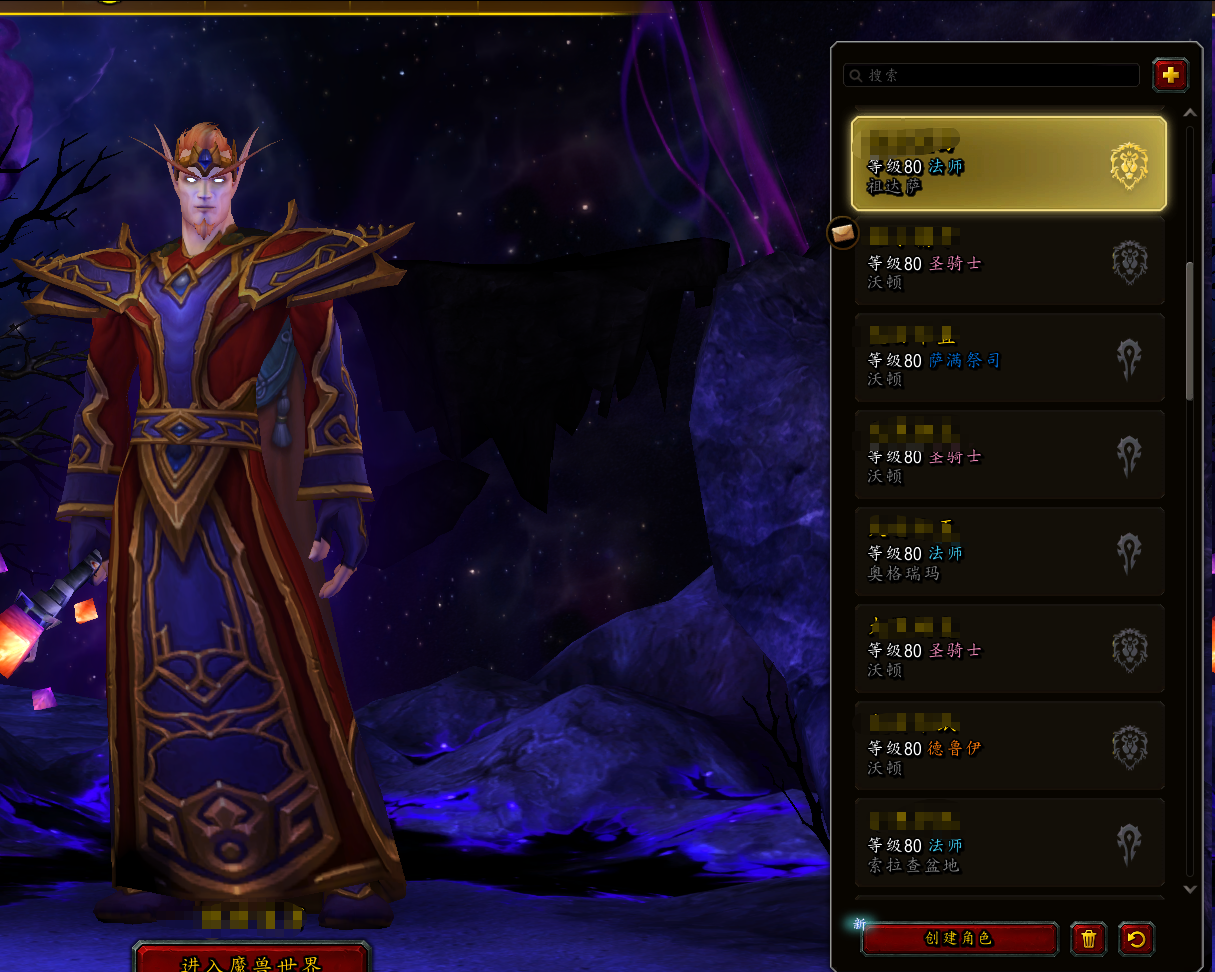Choose the 萨满祭司 character row
1215x972 pixels.
[1008, 359]
